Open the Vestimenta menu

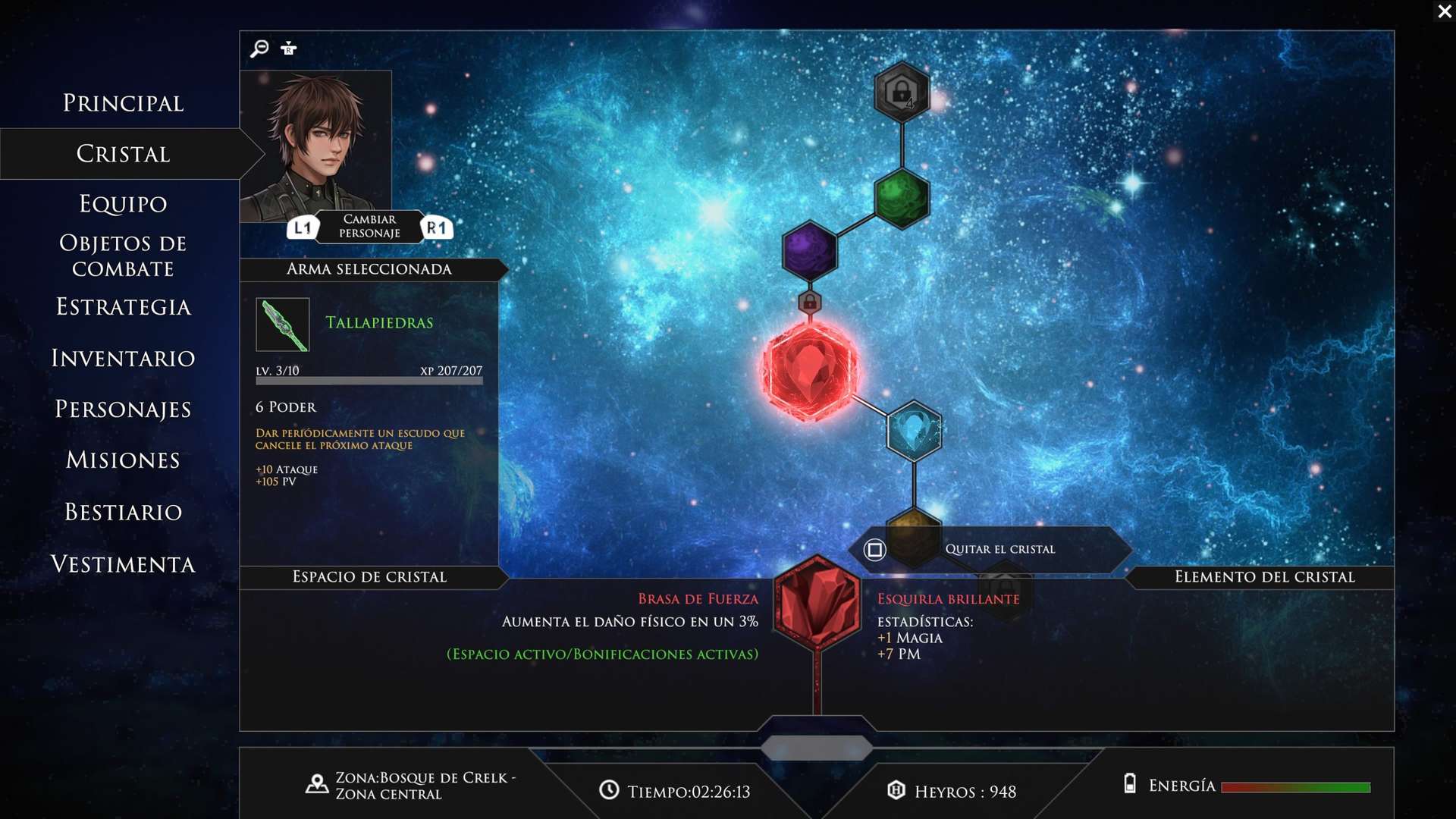(123, 564)
